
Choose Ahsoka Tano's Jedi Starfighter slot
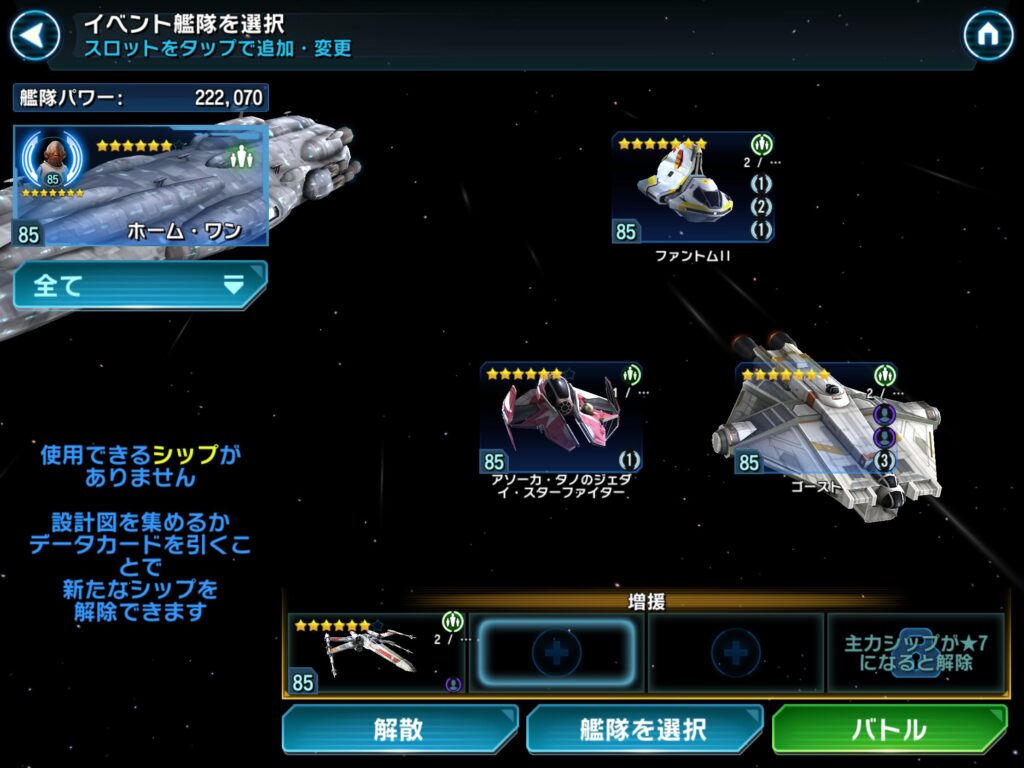[x=561, y=418]
